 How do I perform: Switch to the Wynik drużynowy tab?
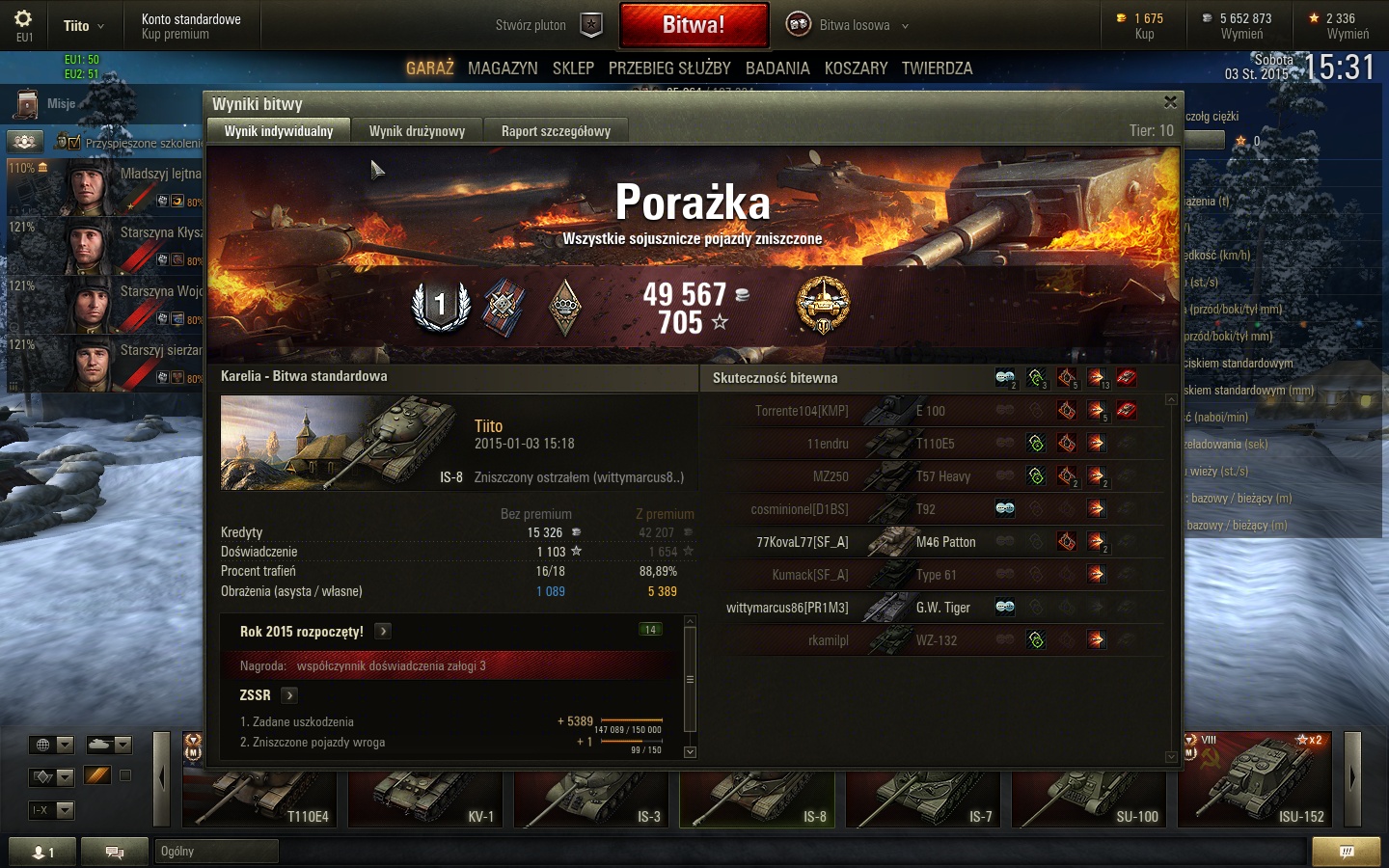tap(417, 131)
